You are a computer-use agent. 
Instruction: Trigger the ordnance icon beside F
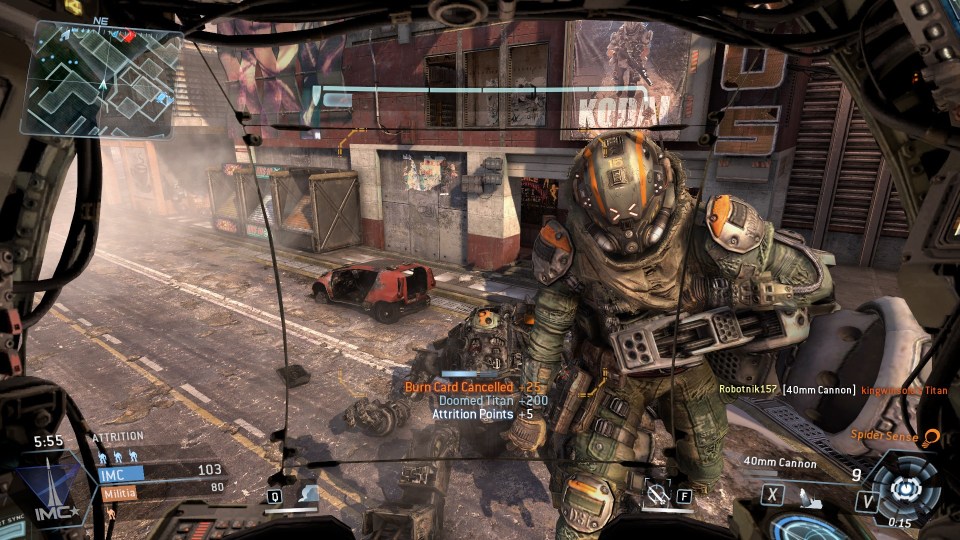point(657,492)
